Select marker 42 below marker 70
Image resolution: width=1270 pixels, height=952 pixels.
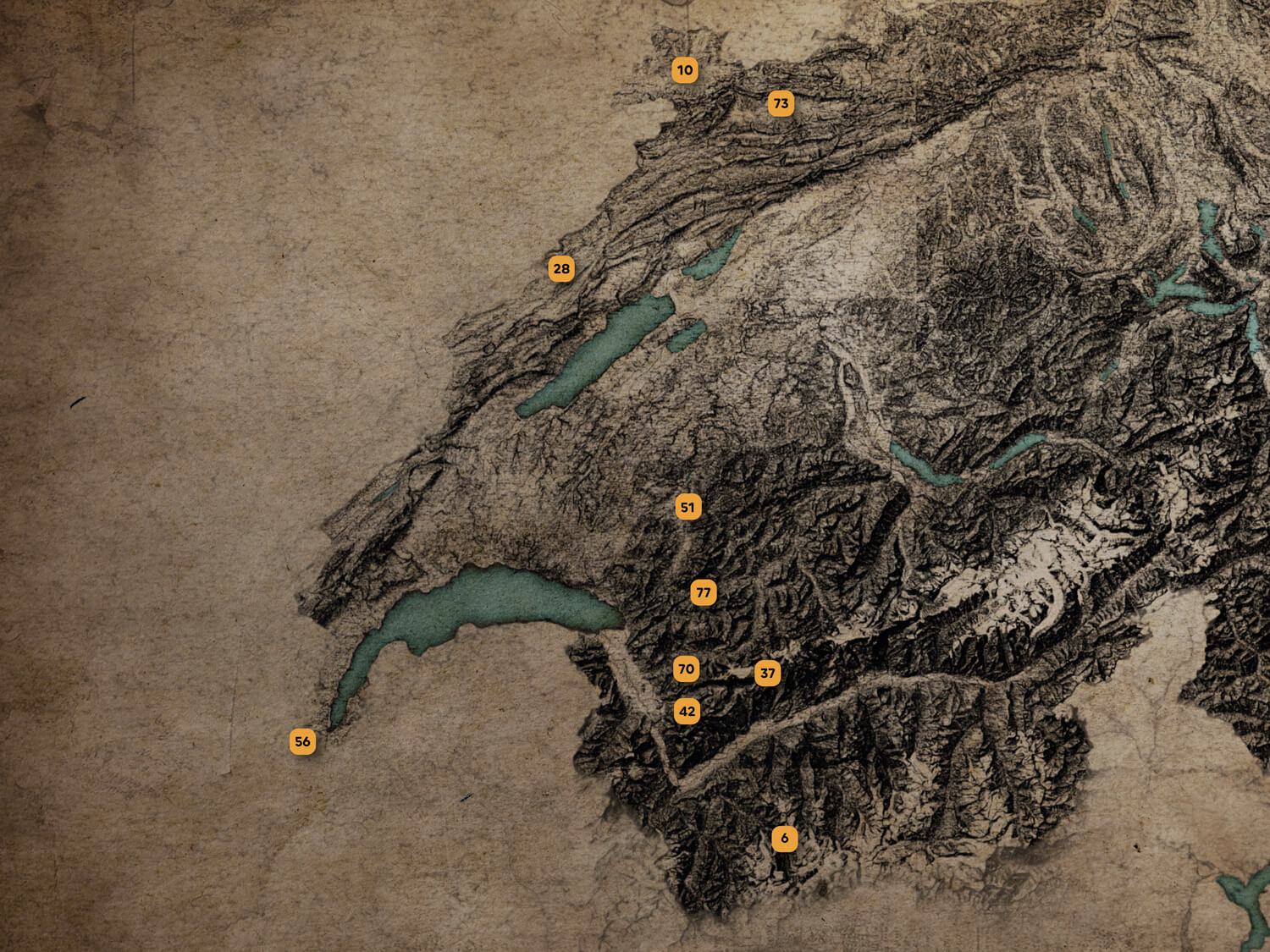(x=687, y=712)
